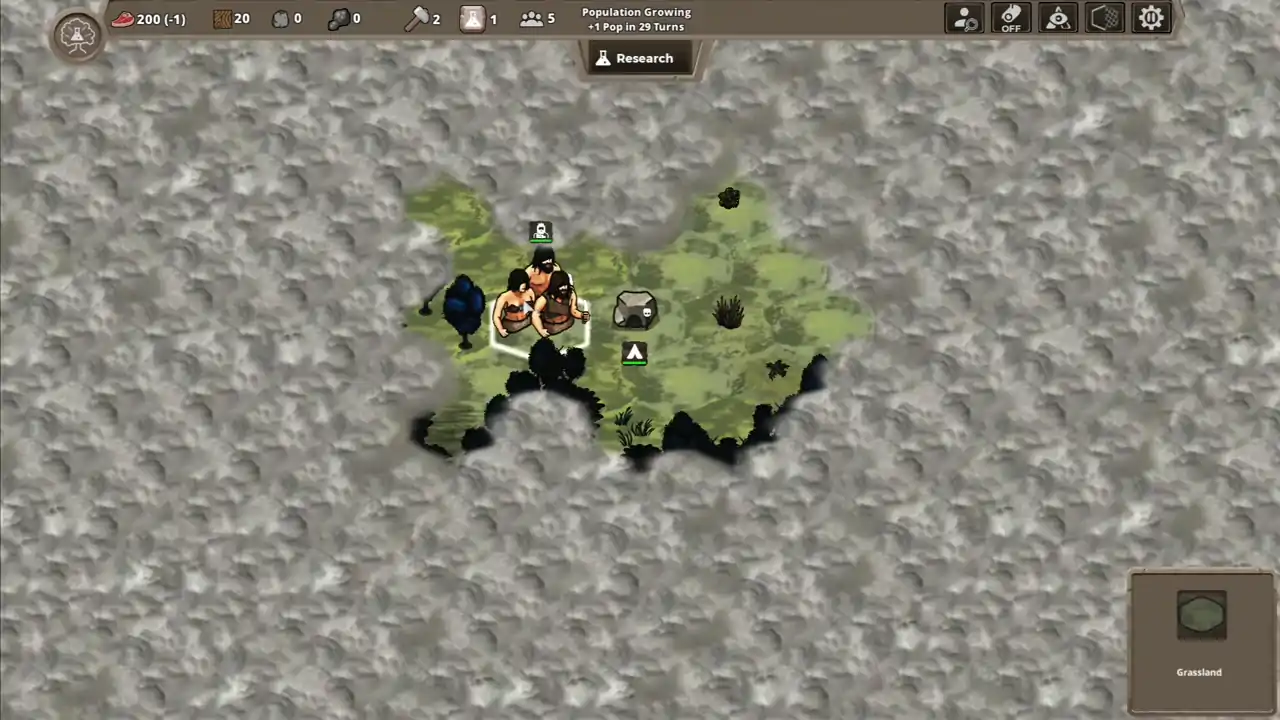
Task: Click the food resource icon
Action: coord(123,18)
